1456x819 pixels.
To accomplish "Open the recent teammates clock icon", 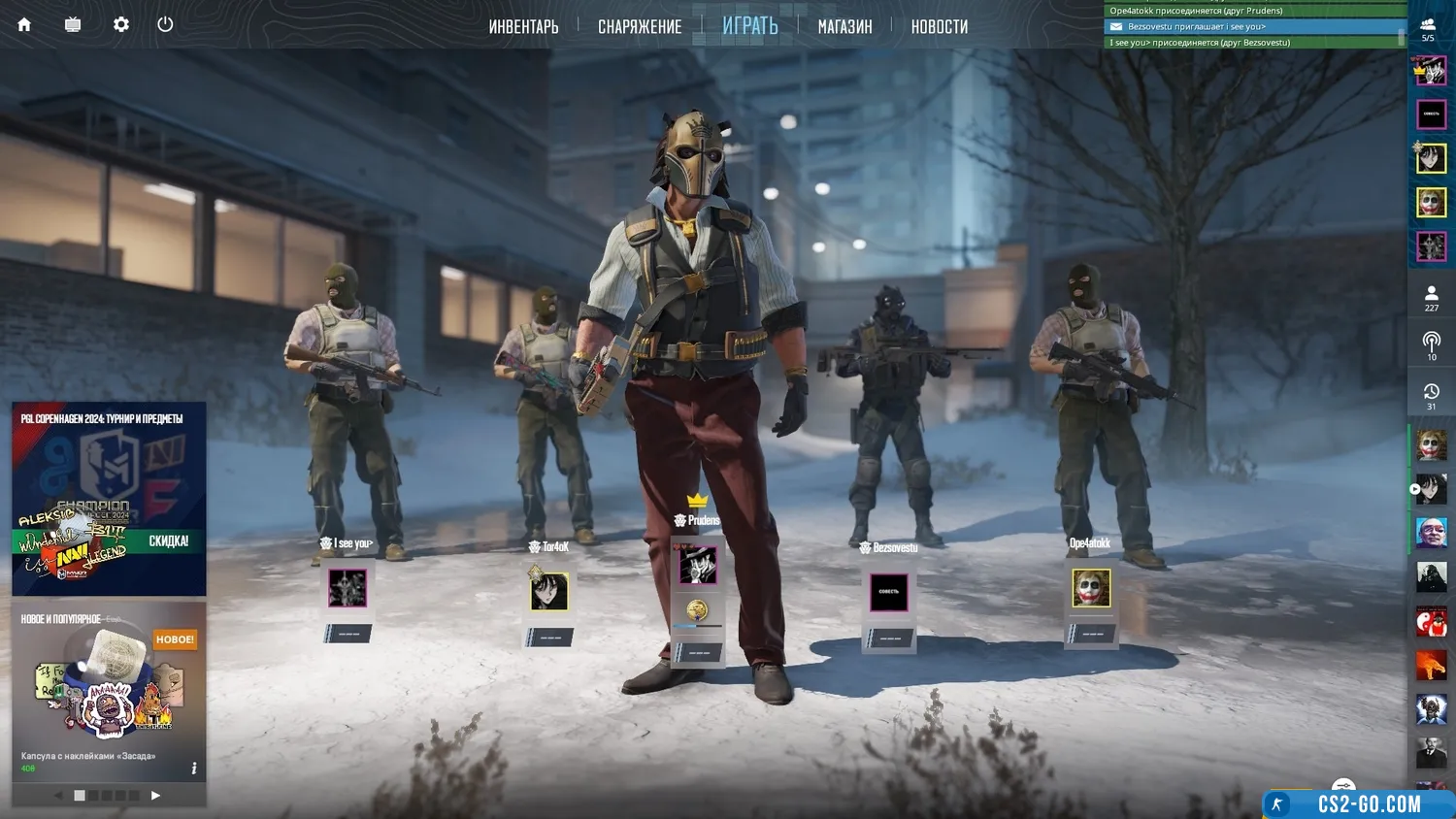I will coord(1431,395).
